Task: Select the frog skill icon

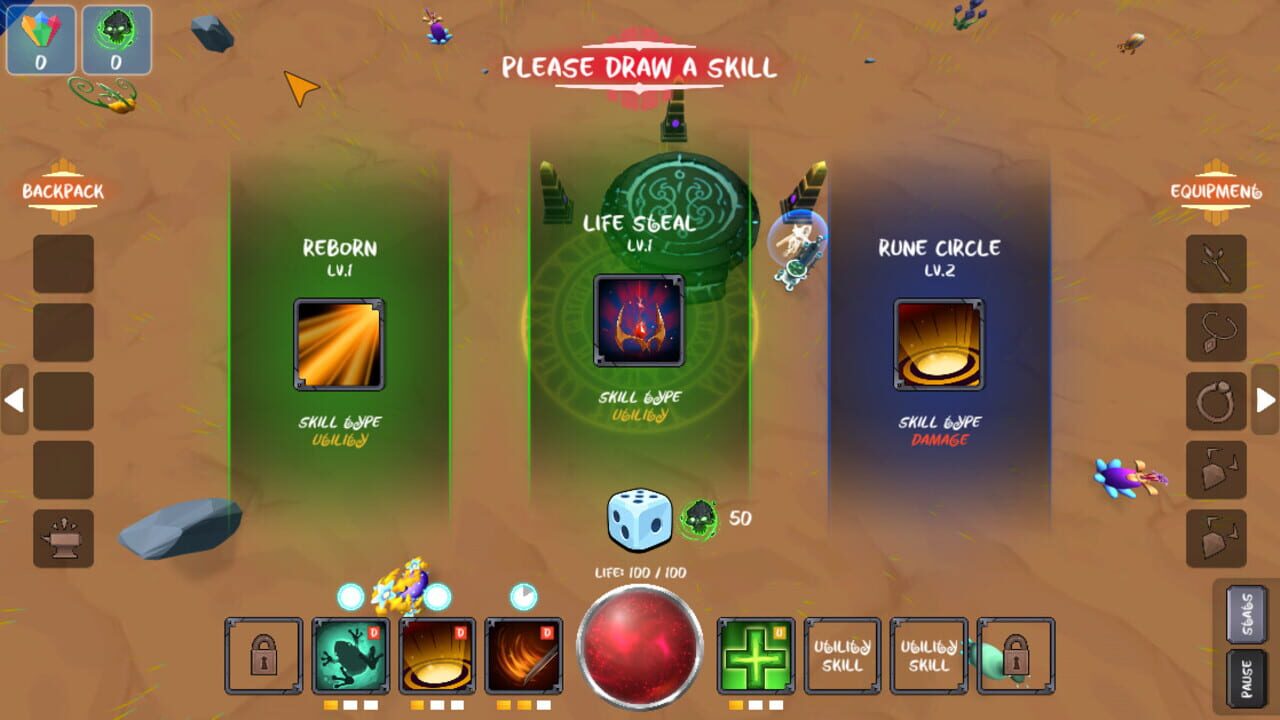Action: [351, 655]
